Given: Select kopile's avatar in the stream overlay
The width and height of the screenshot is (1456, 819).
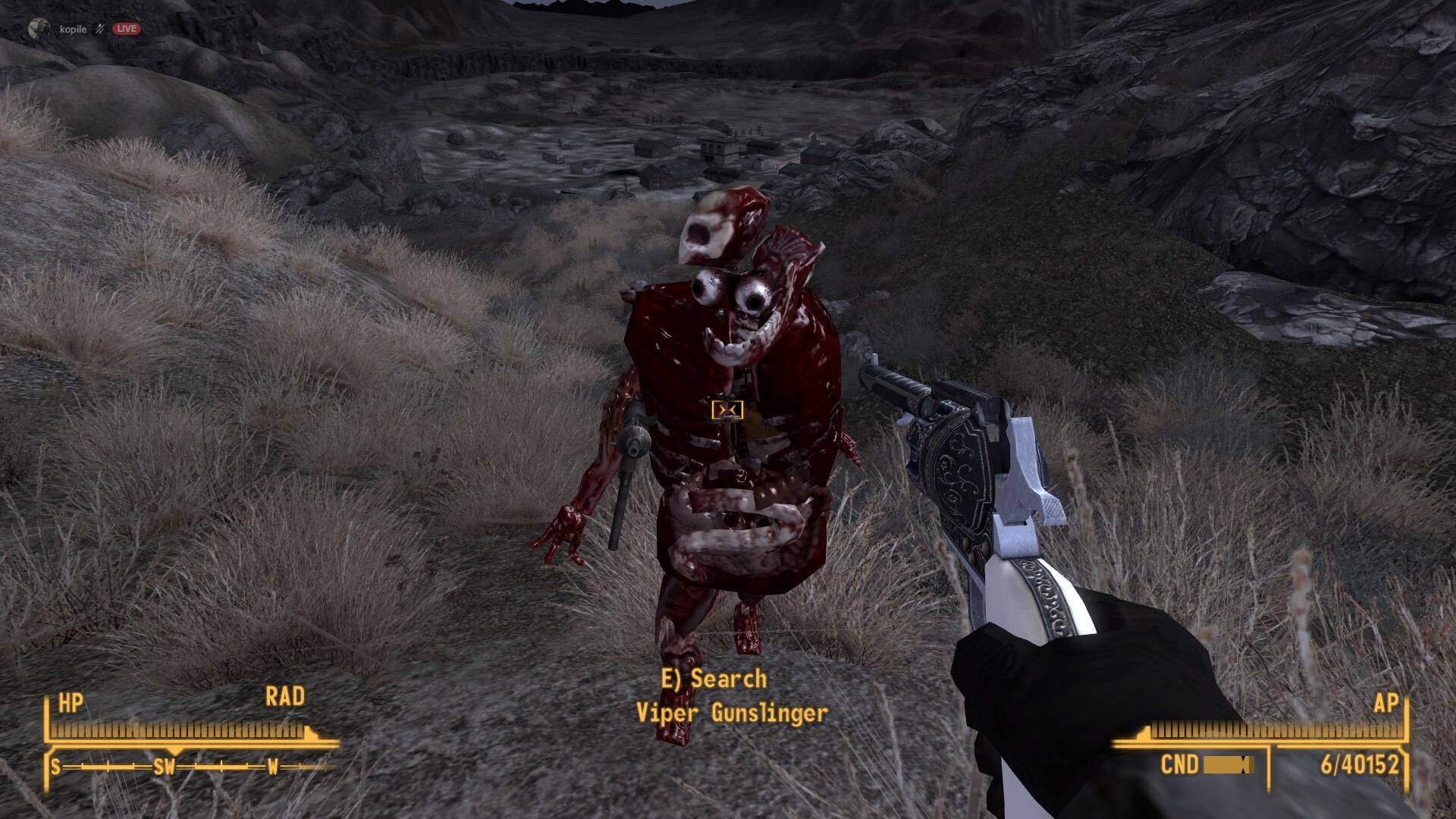Looking at the screenshot, I should point(38,29).
